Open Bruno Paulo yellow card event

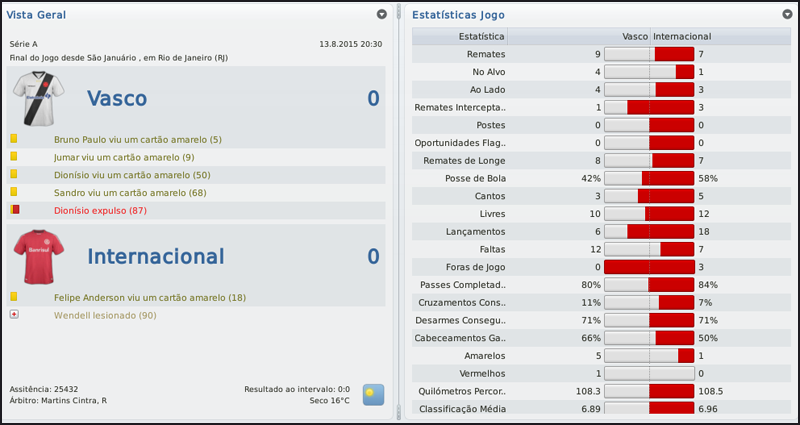(138, 139)
